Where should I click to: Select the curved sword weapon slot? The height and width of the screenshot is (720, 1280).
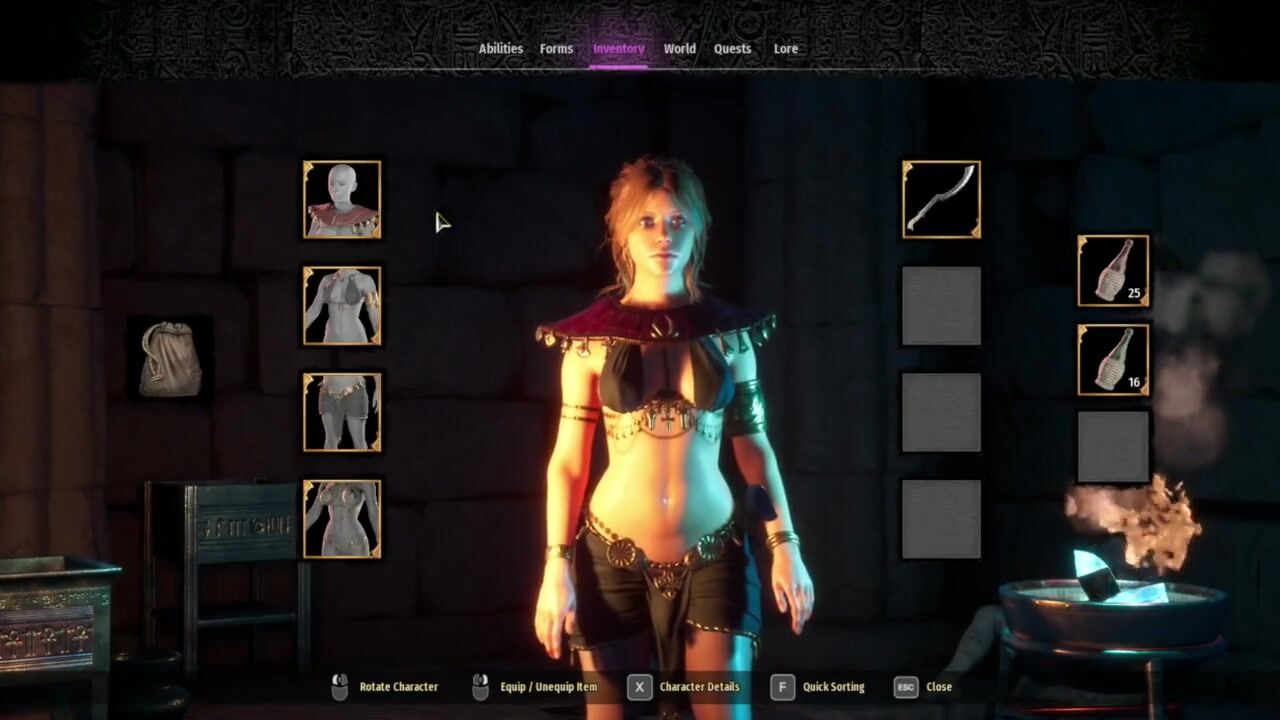pyautogui.click(x=941, y=200)
